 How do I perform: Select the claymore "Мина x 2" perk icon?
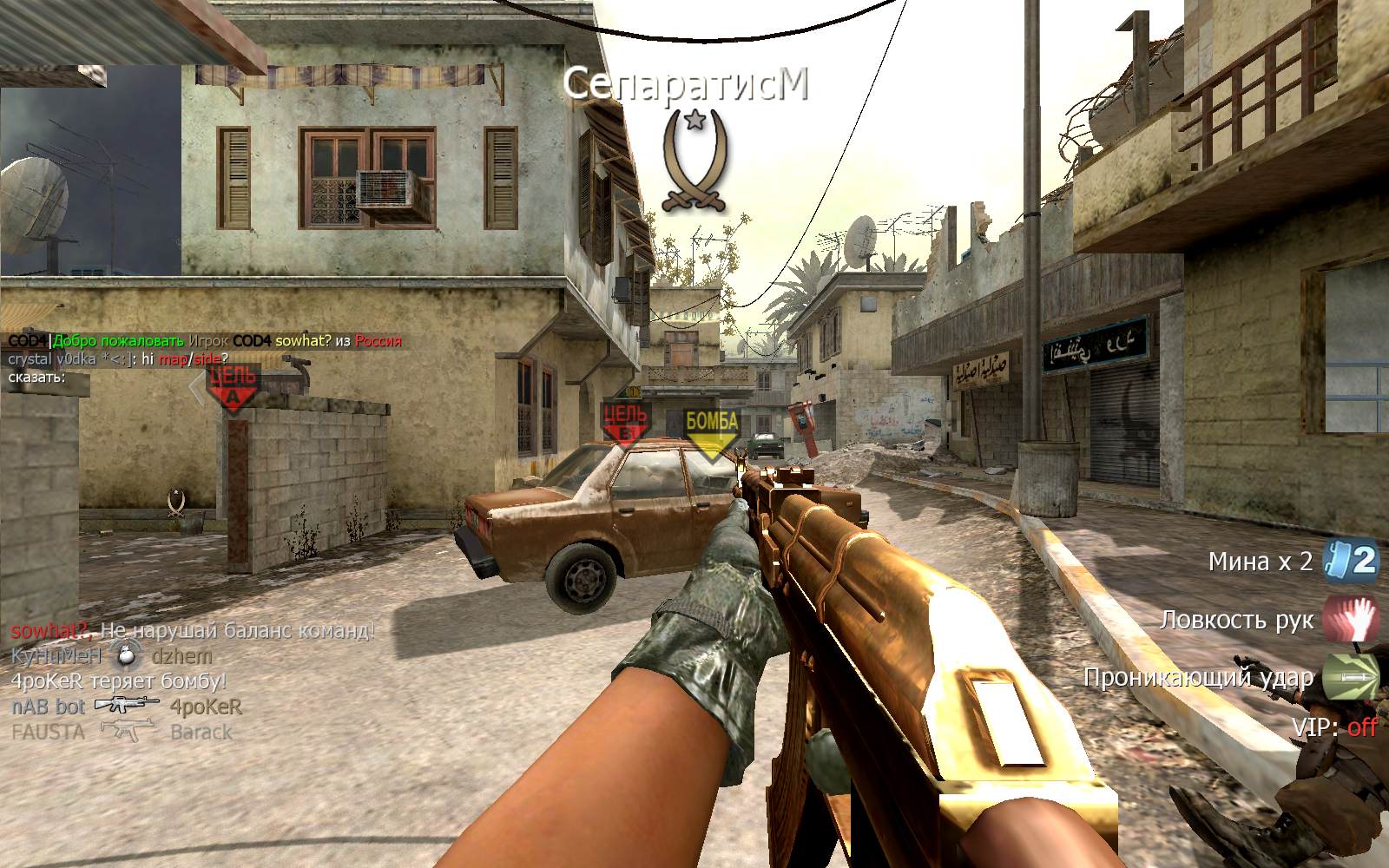(x=1351, y=561)
